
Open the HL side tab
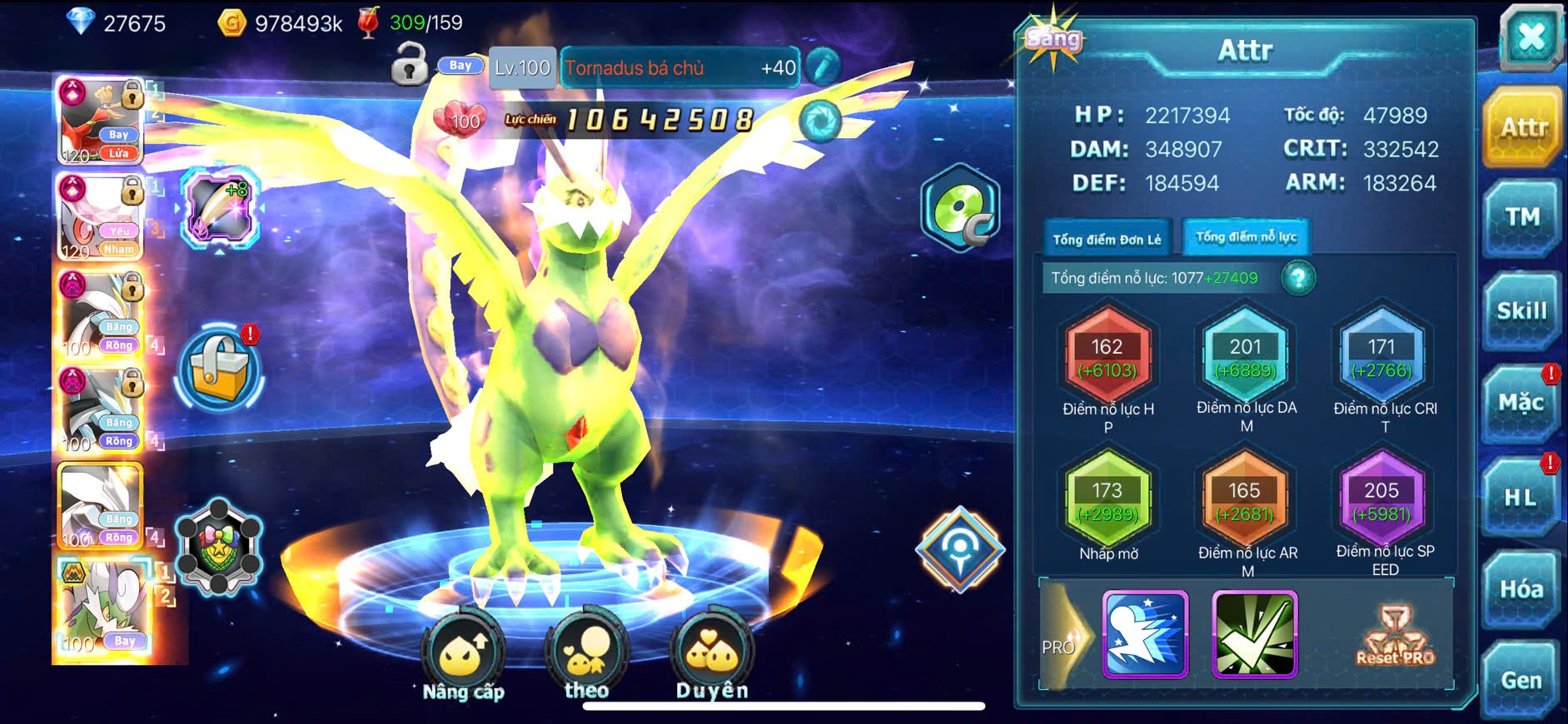click(1521, 498)
